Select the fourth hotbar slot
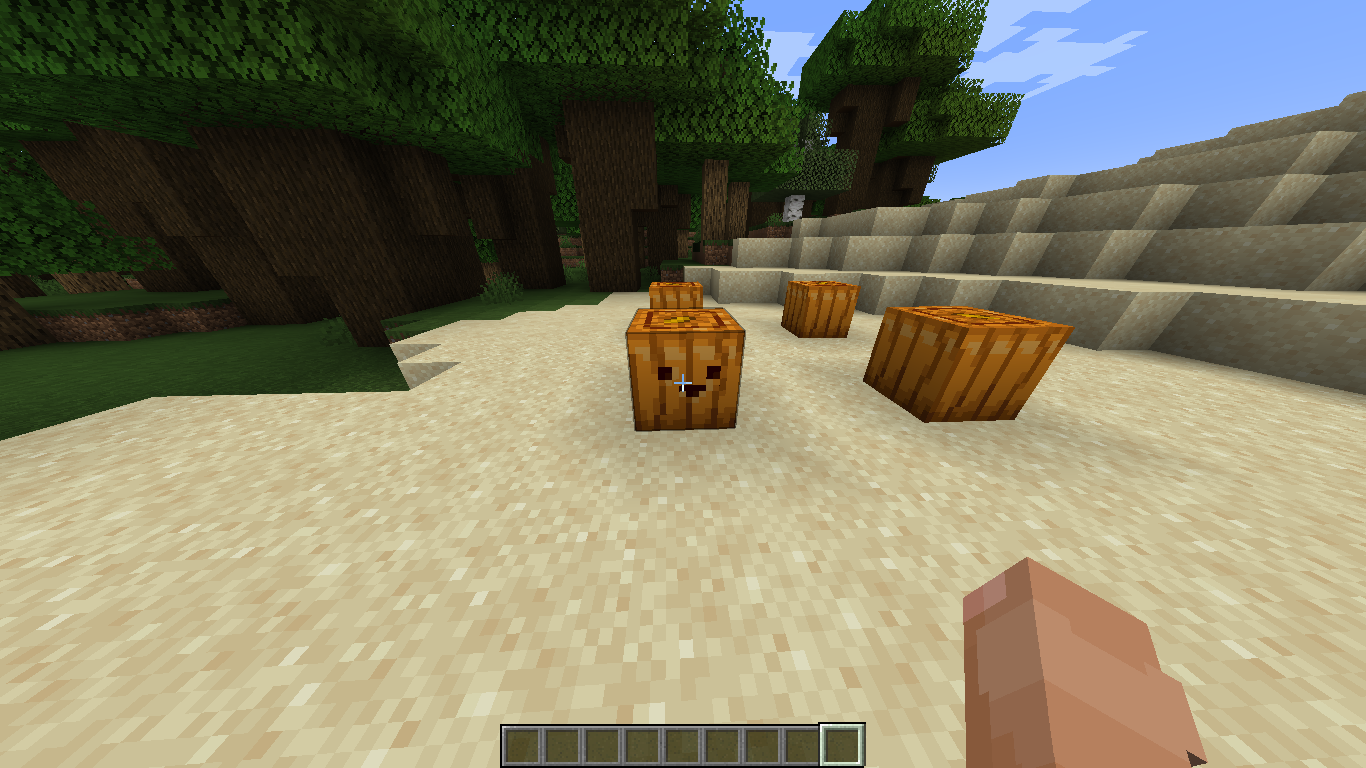Screen dimensions: 1366x768 pyautogui.click(x=641, y=742)
